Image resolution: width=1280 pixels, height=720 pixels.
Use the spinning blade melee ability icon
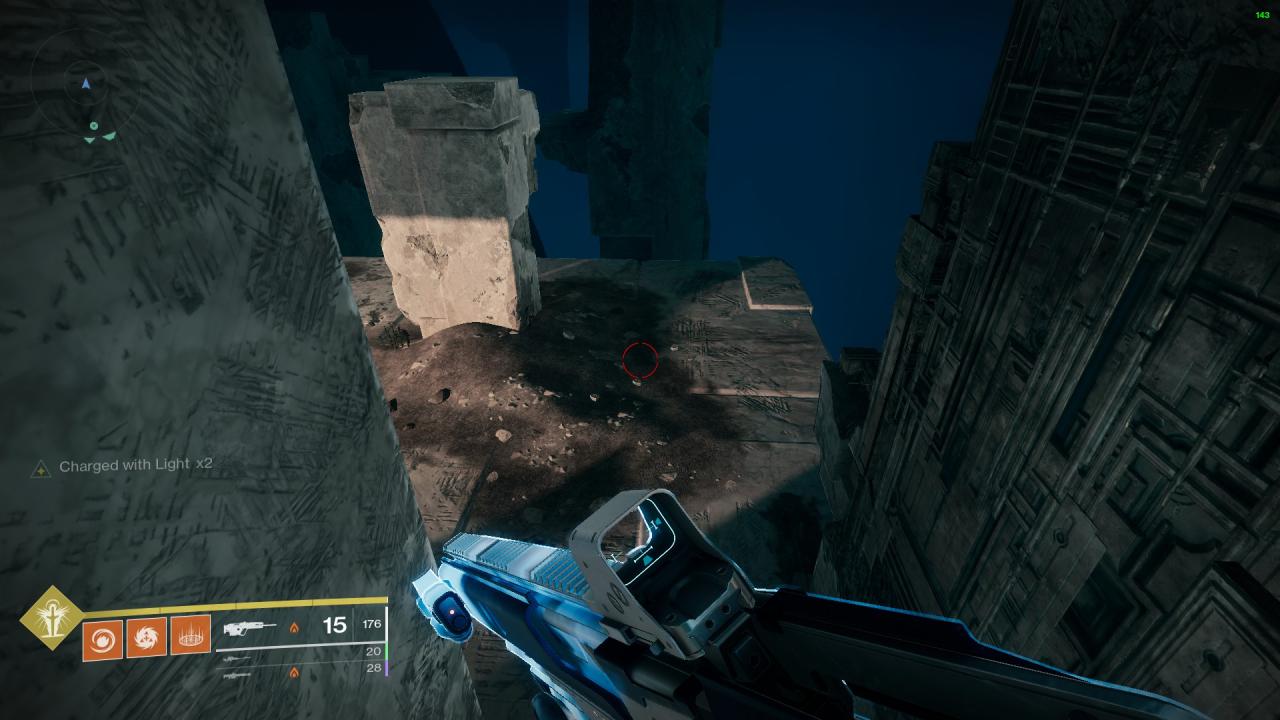tap(147, 637)
